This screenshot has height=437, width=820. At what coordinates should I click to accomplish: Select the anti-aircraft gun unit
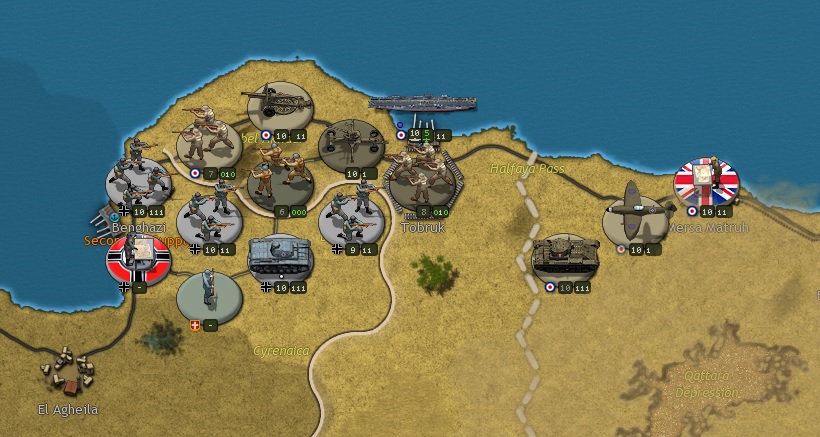(351, 146)
